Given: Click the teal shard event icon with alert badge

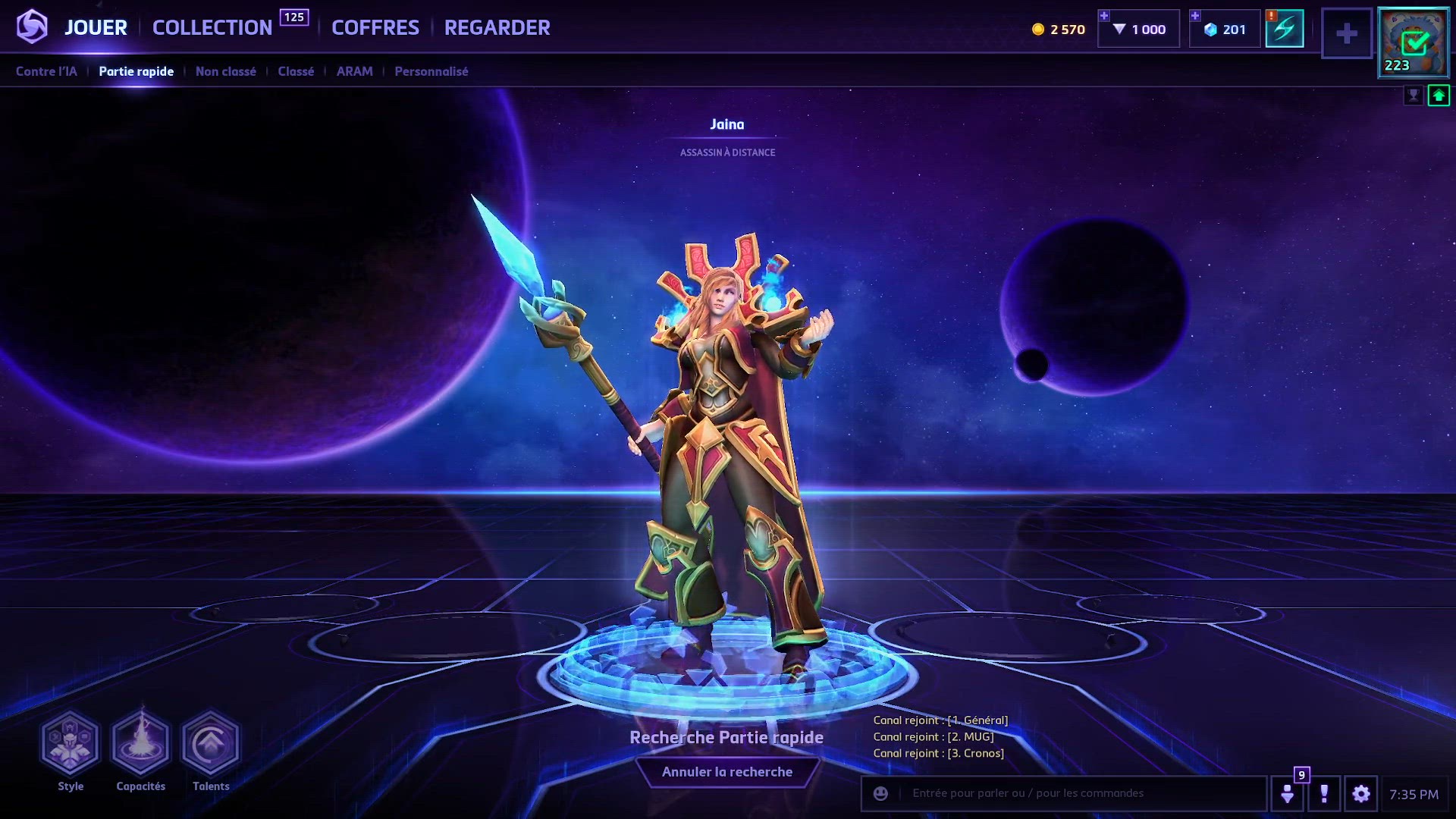Looking at the screenshot, I should pyautogui.click(x=1285, y=28).
